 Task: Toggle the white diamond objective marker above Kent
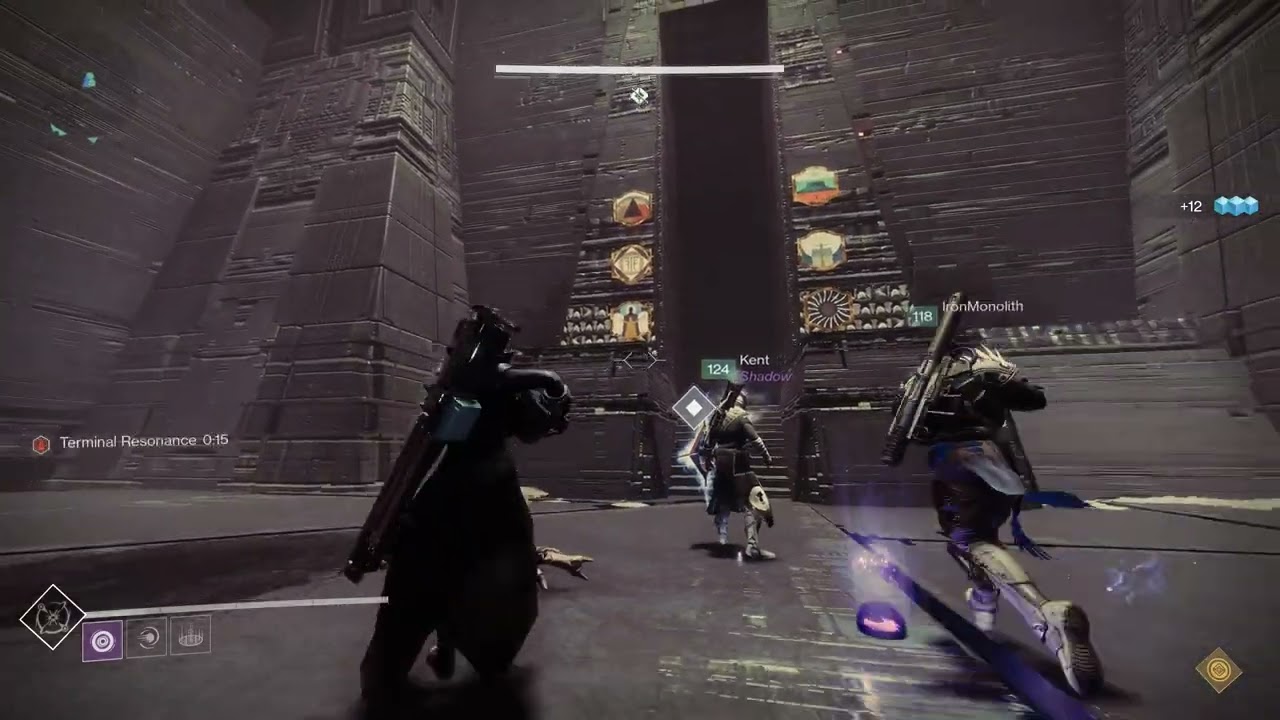click(x=692, y=408)
